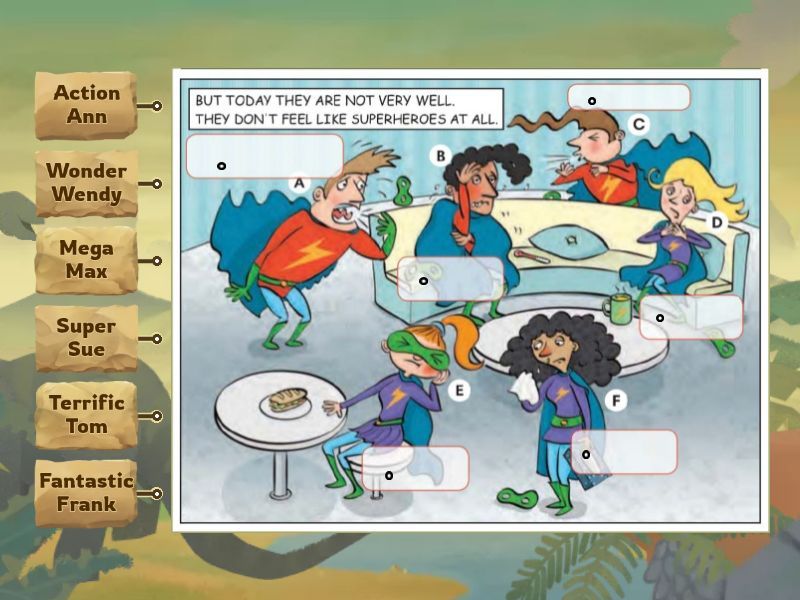Pick the Wonder Wendy label
The width and height of the screenshot is (800, 600).
pos(86,183)
